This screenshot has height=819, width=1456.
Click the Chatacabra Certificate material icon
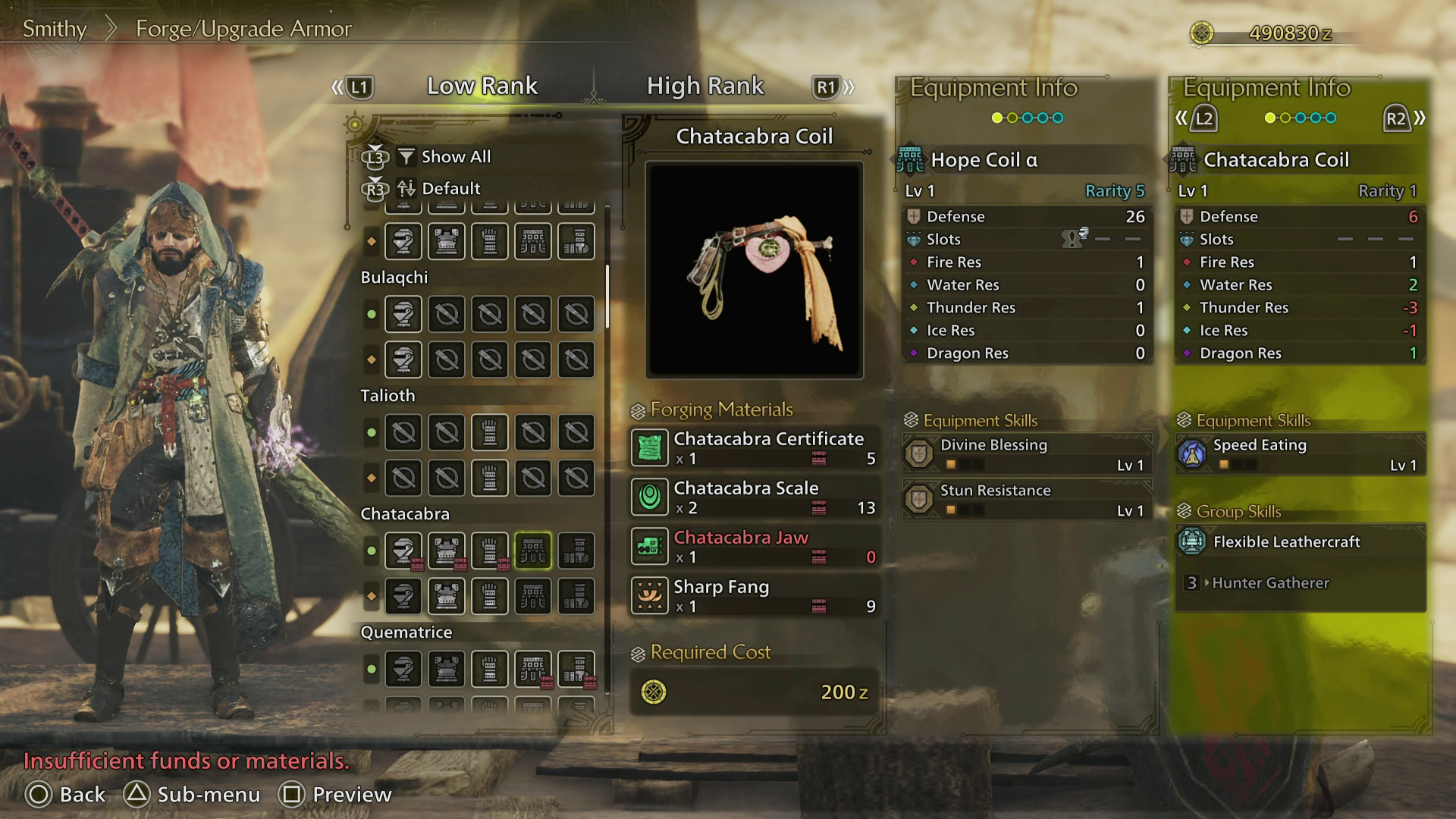click(x=650, y=447)
